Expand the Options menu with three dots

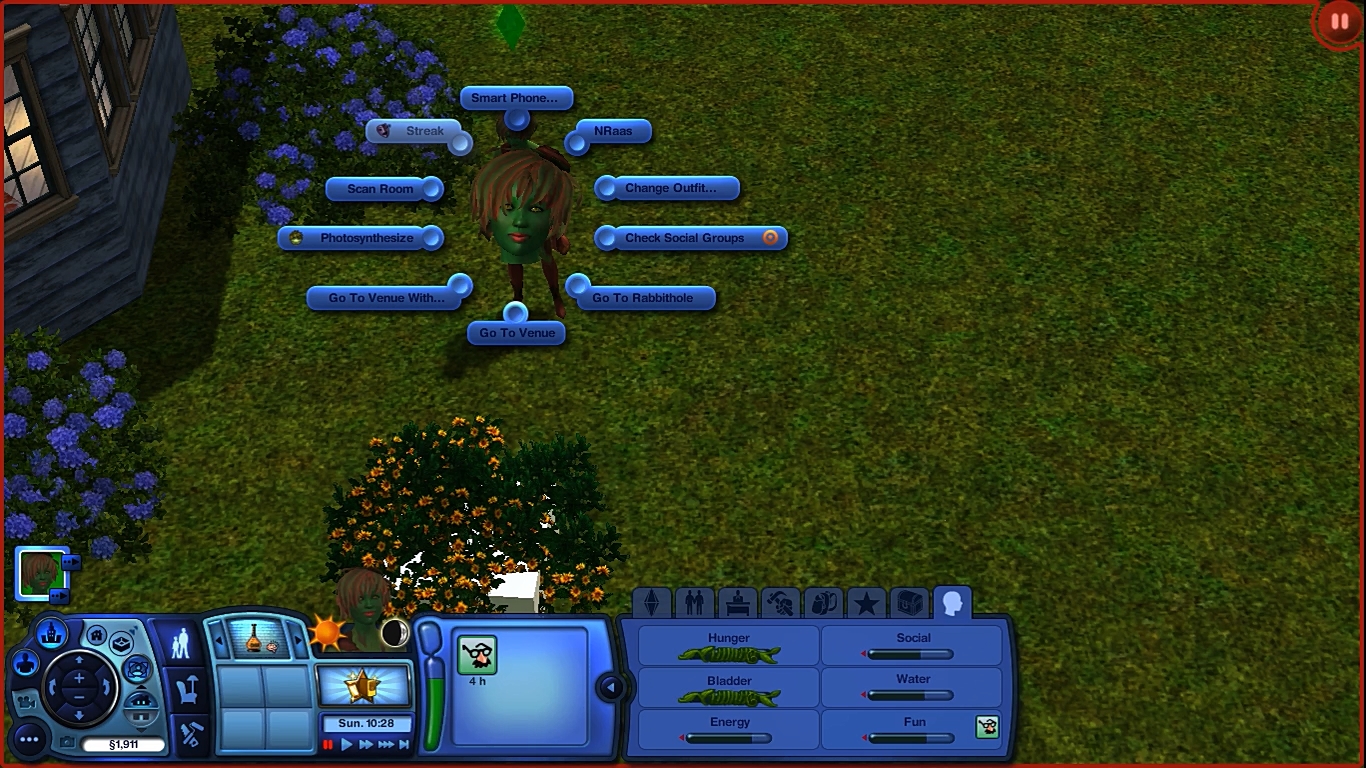(x=31, y=741)
